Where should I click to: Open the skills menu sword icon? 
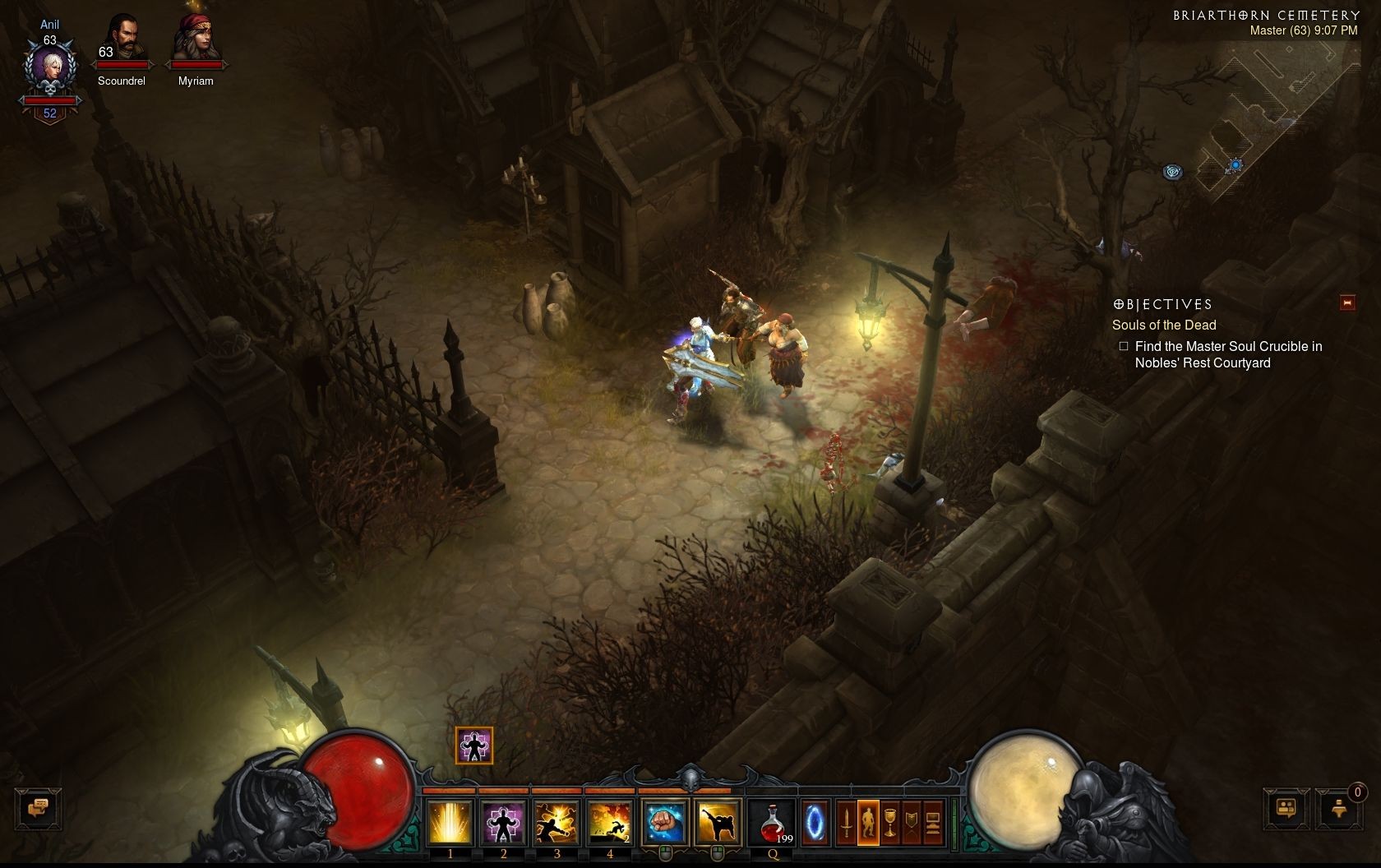[846, 822]
